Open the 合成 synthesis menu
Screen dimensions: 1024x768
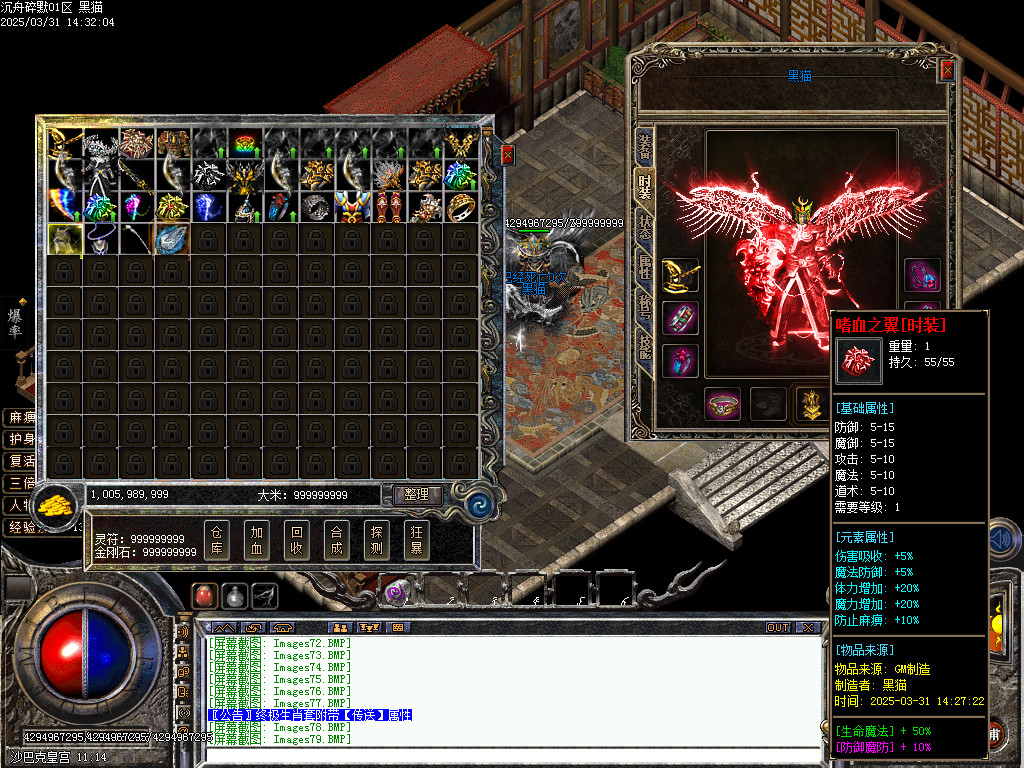pos(337,540)
